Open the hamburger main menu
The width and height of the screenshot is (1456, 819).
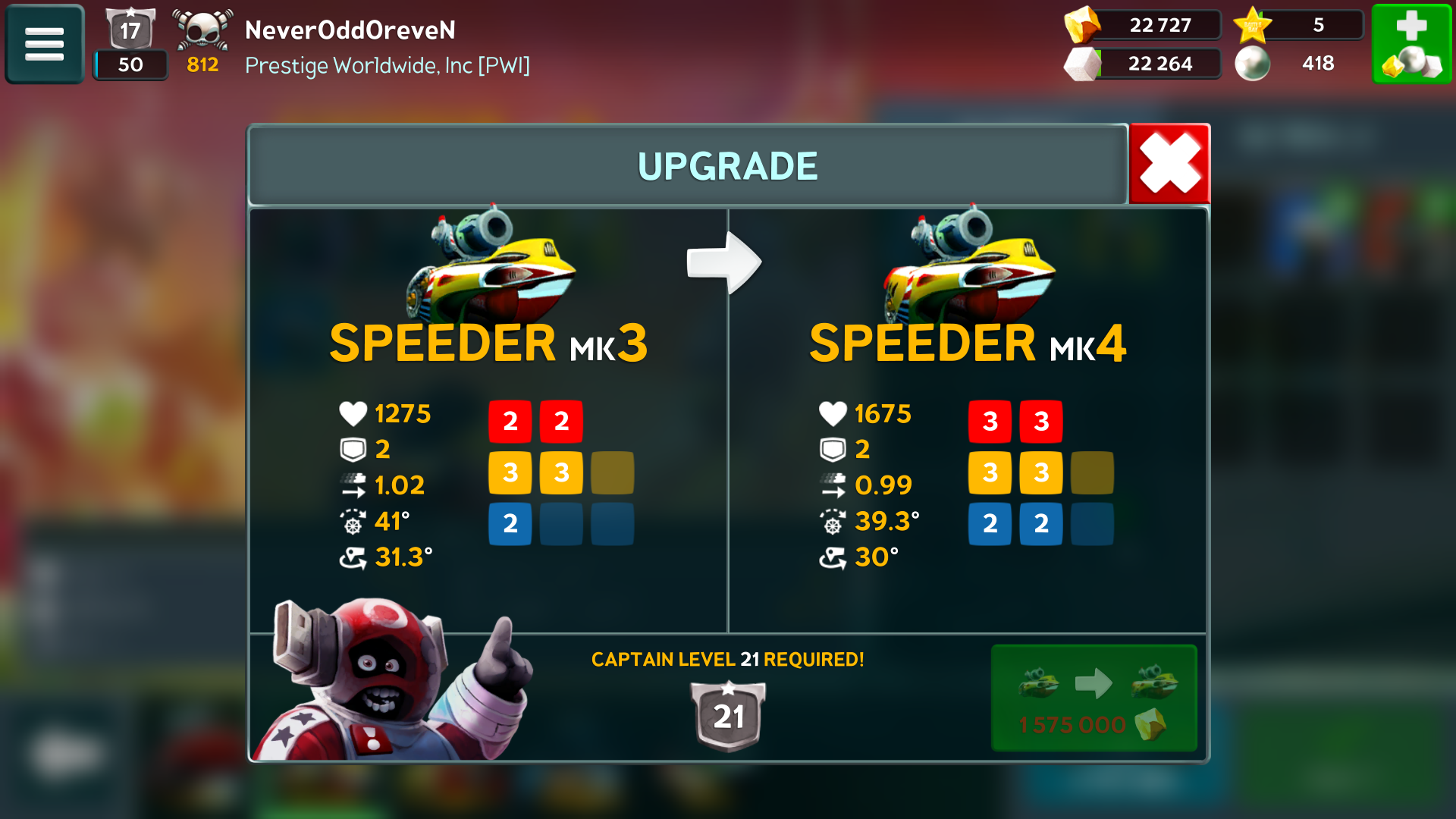pyautogui.click(x=44, y=43)
